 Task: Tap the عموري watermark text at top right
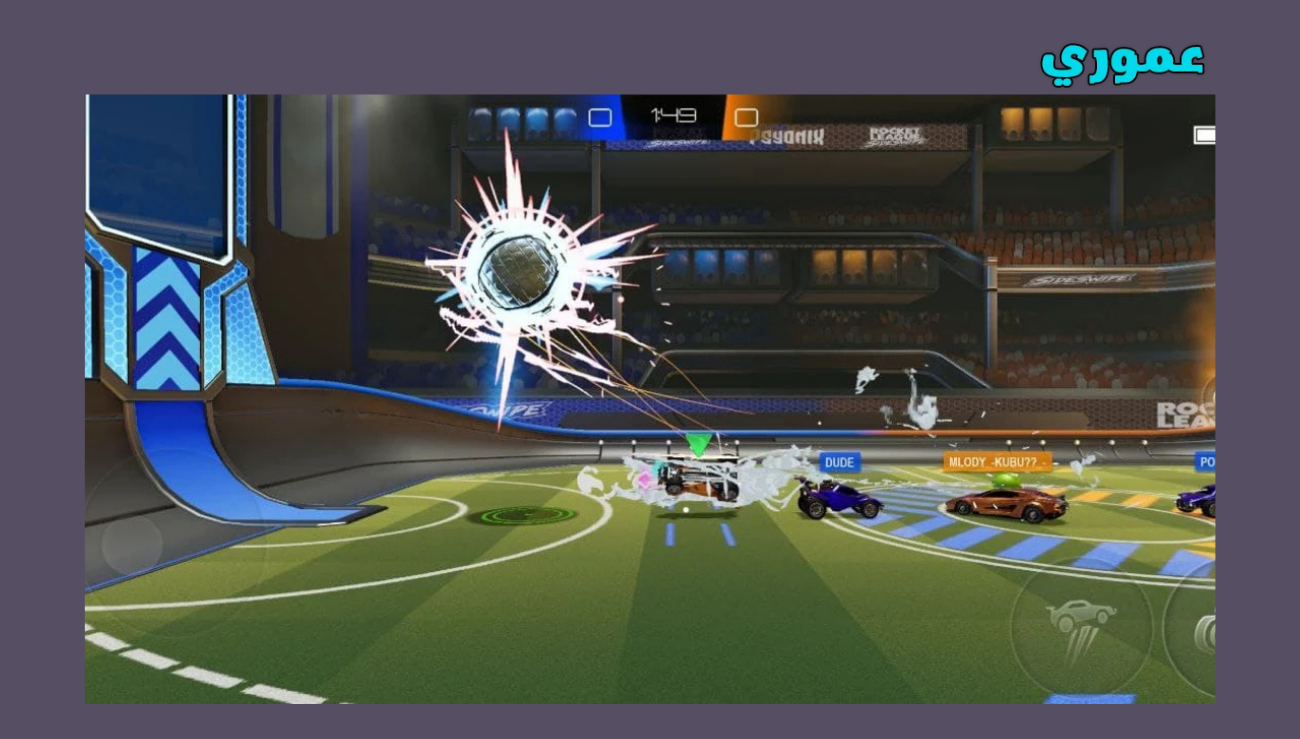[1121, 58]
